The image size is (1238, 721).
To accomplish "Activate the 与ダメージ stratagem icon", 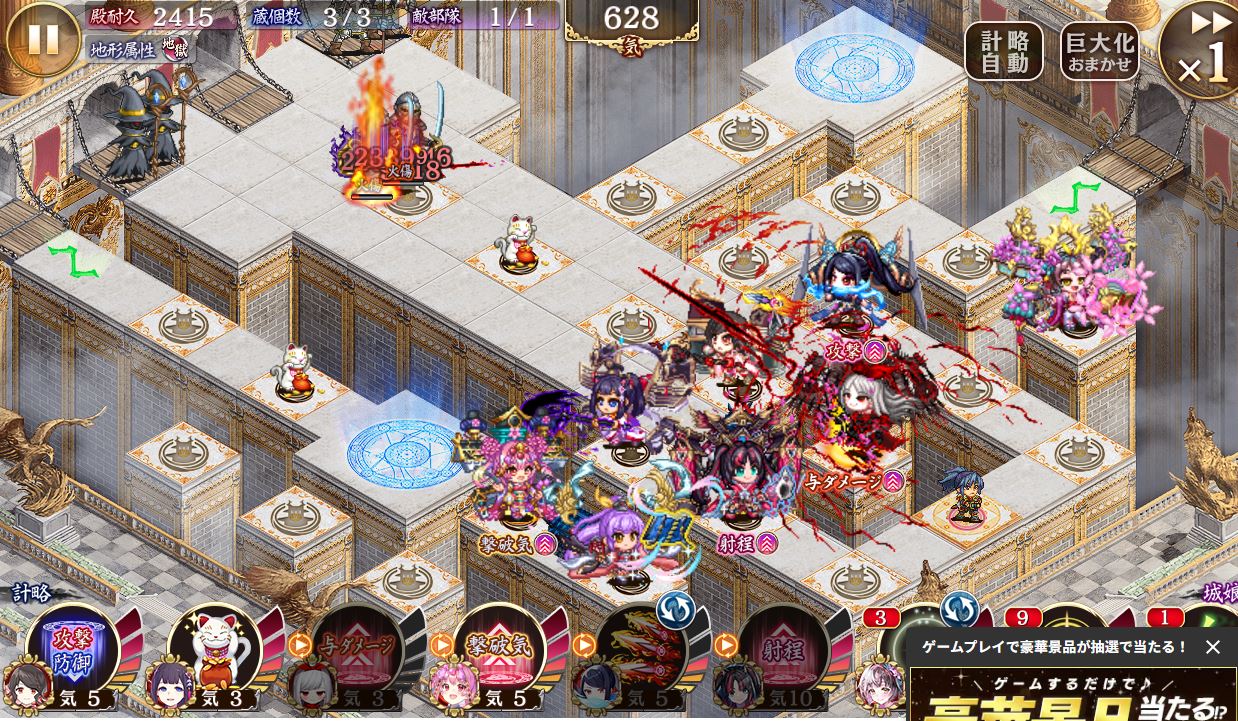I will (357, 647).
